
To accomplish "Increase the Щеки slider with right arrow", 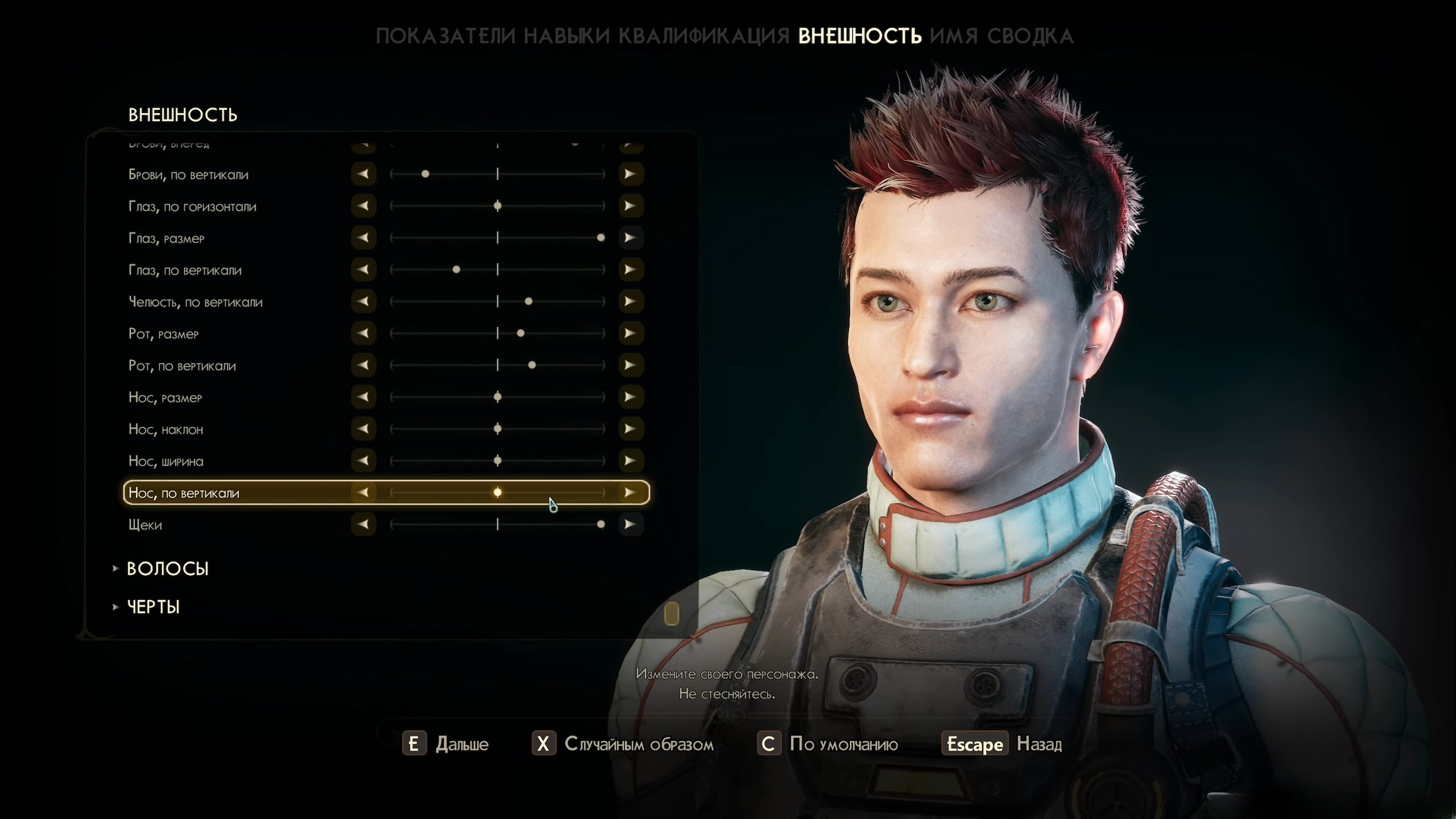I will [630, 524].
